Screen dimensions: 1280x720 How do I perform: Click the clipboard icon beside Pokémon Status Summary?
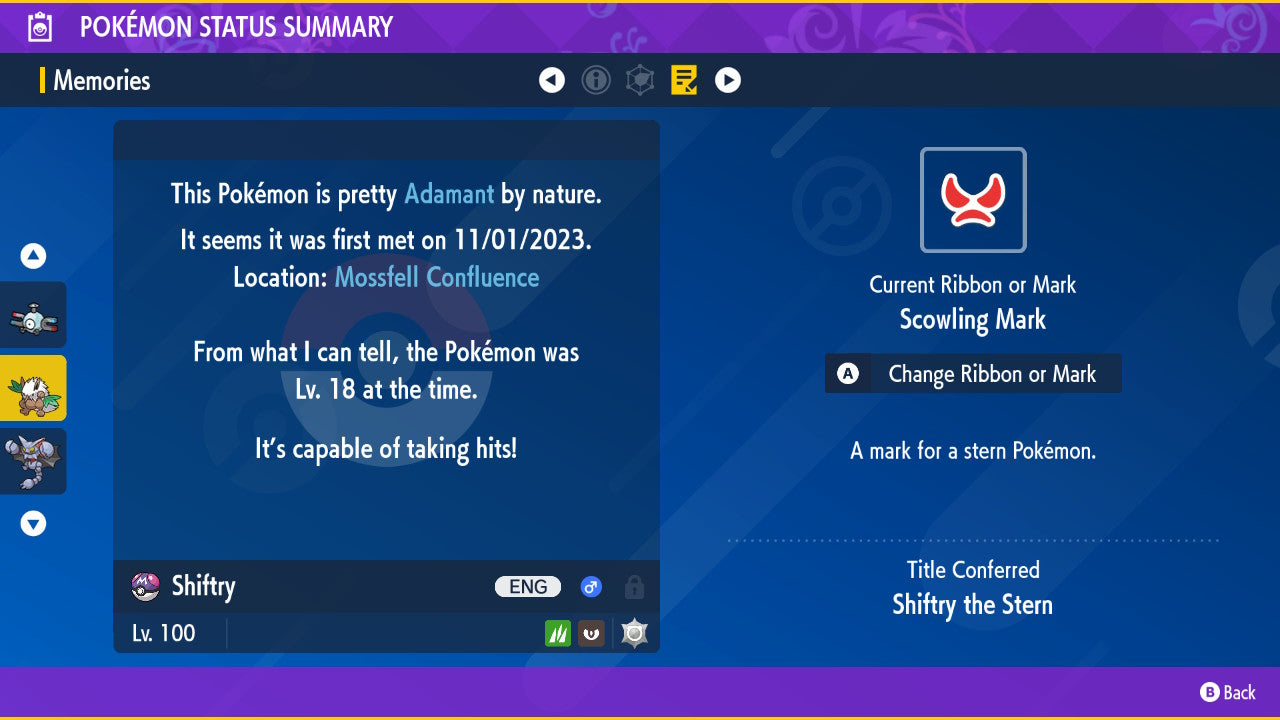pos(40,27)
